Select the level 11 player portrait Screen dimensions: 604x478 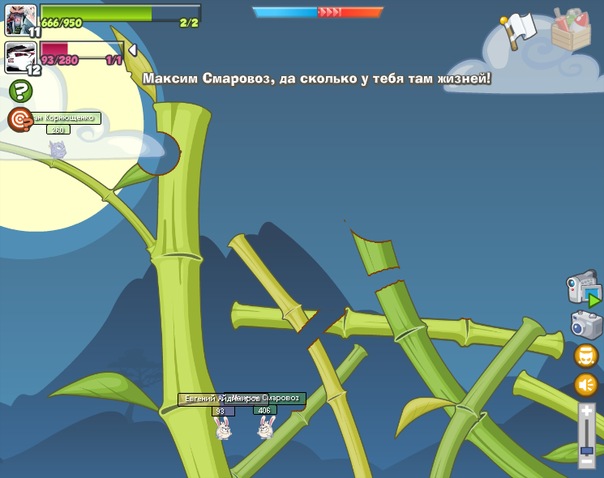click(x=20, y=20)
